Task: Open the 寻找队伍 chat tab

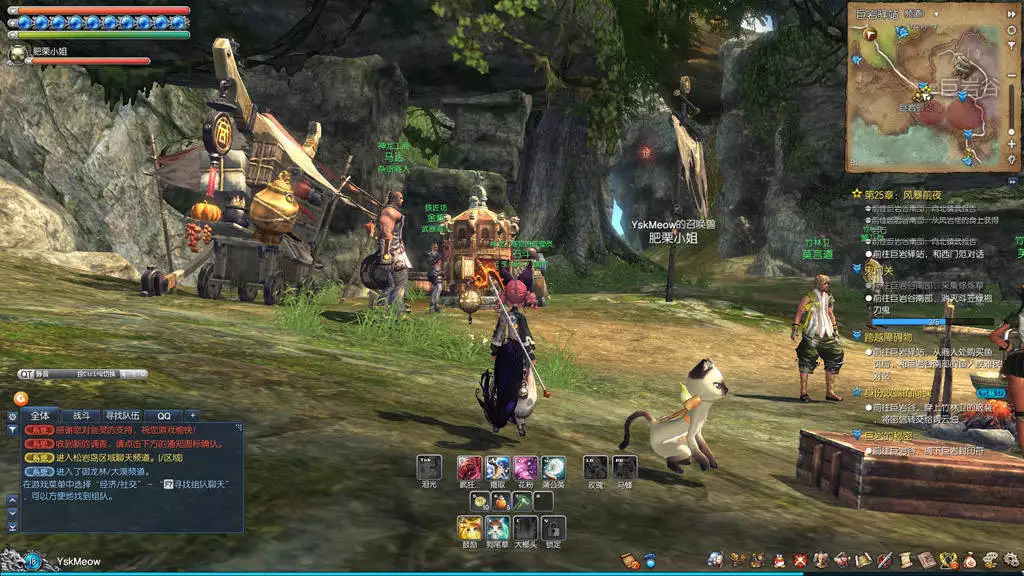Action: (x=122, y=415)
